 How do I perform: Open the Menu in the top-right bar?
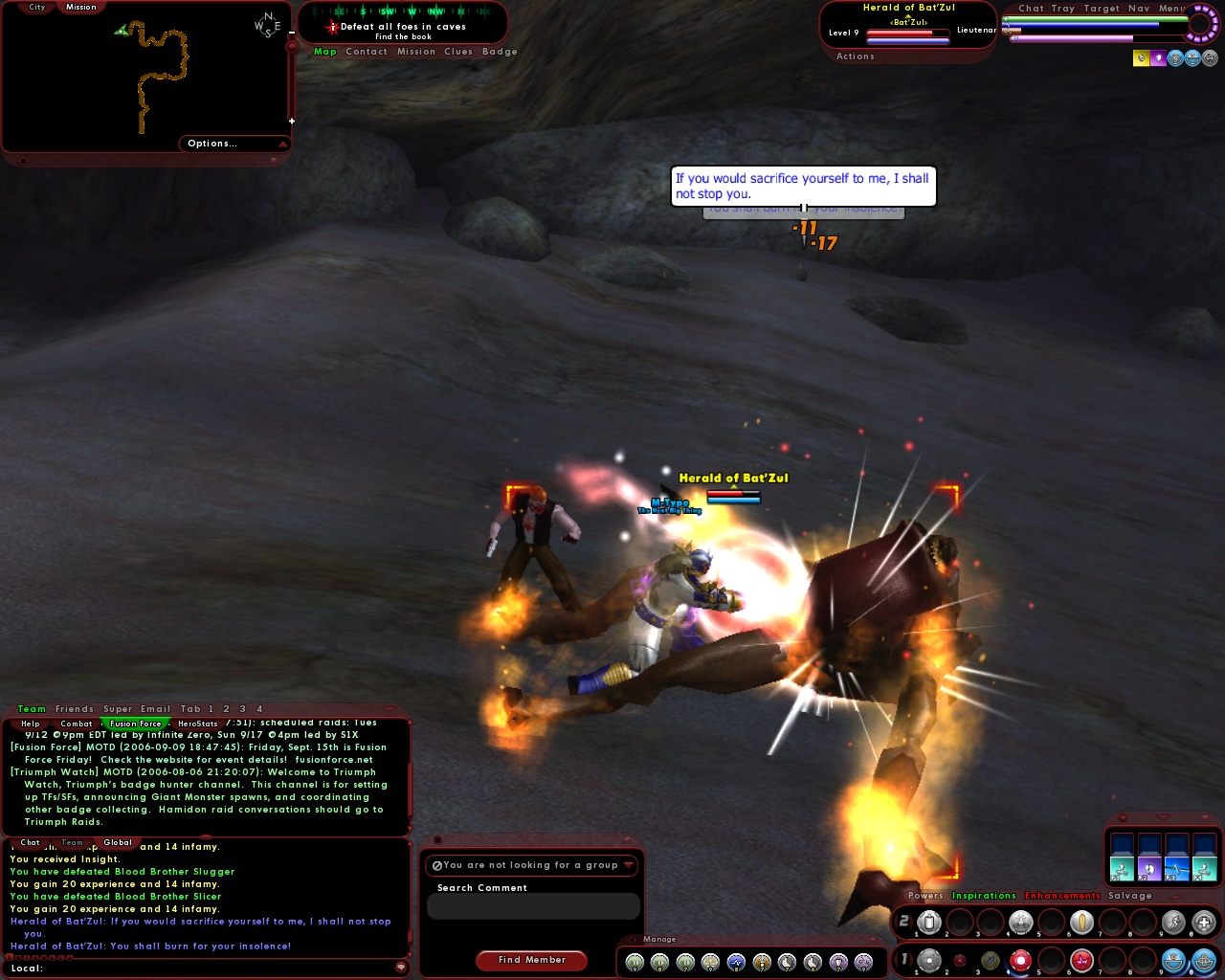pos(1169,8)
